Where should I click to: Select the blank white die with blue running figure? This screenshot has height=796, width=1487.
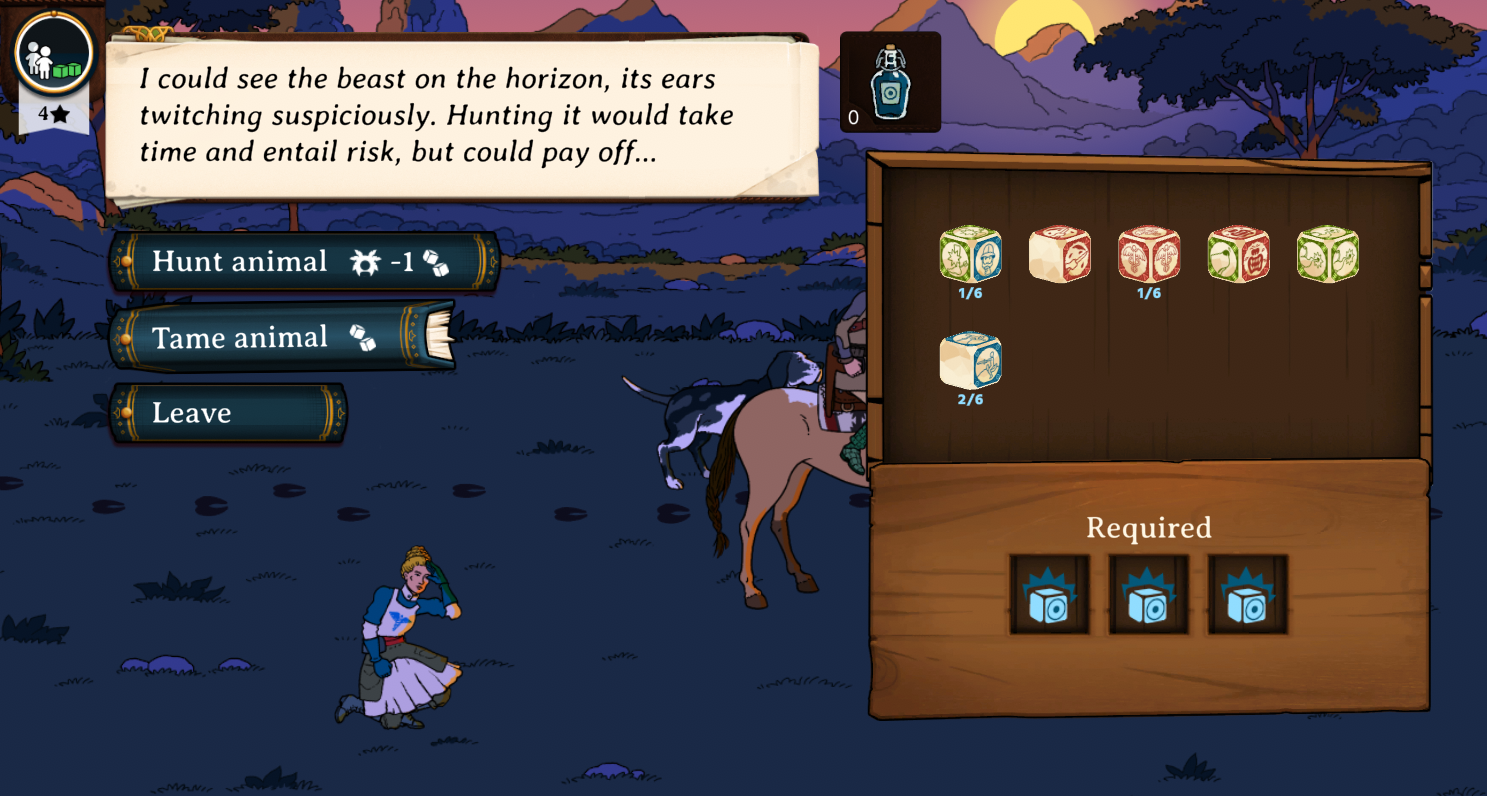coord(970,360)
